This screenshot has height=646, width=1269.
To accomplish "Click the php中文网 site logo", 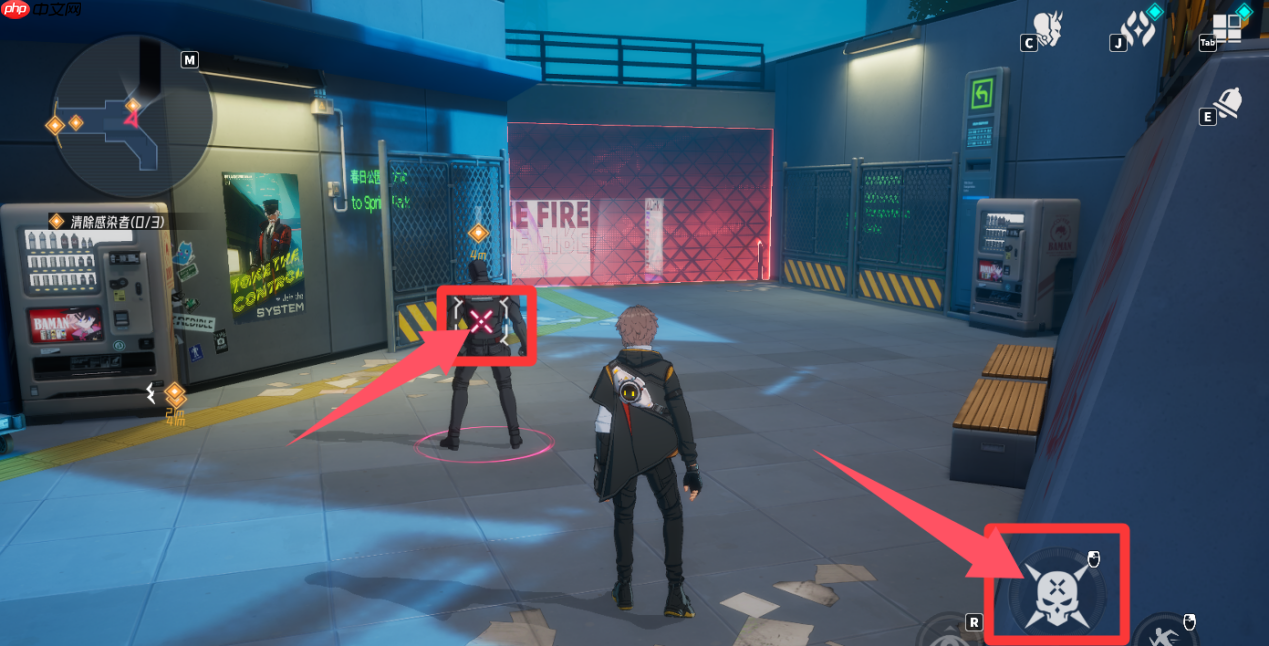I will (42, 11).
